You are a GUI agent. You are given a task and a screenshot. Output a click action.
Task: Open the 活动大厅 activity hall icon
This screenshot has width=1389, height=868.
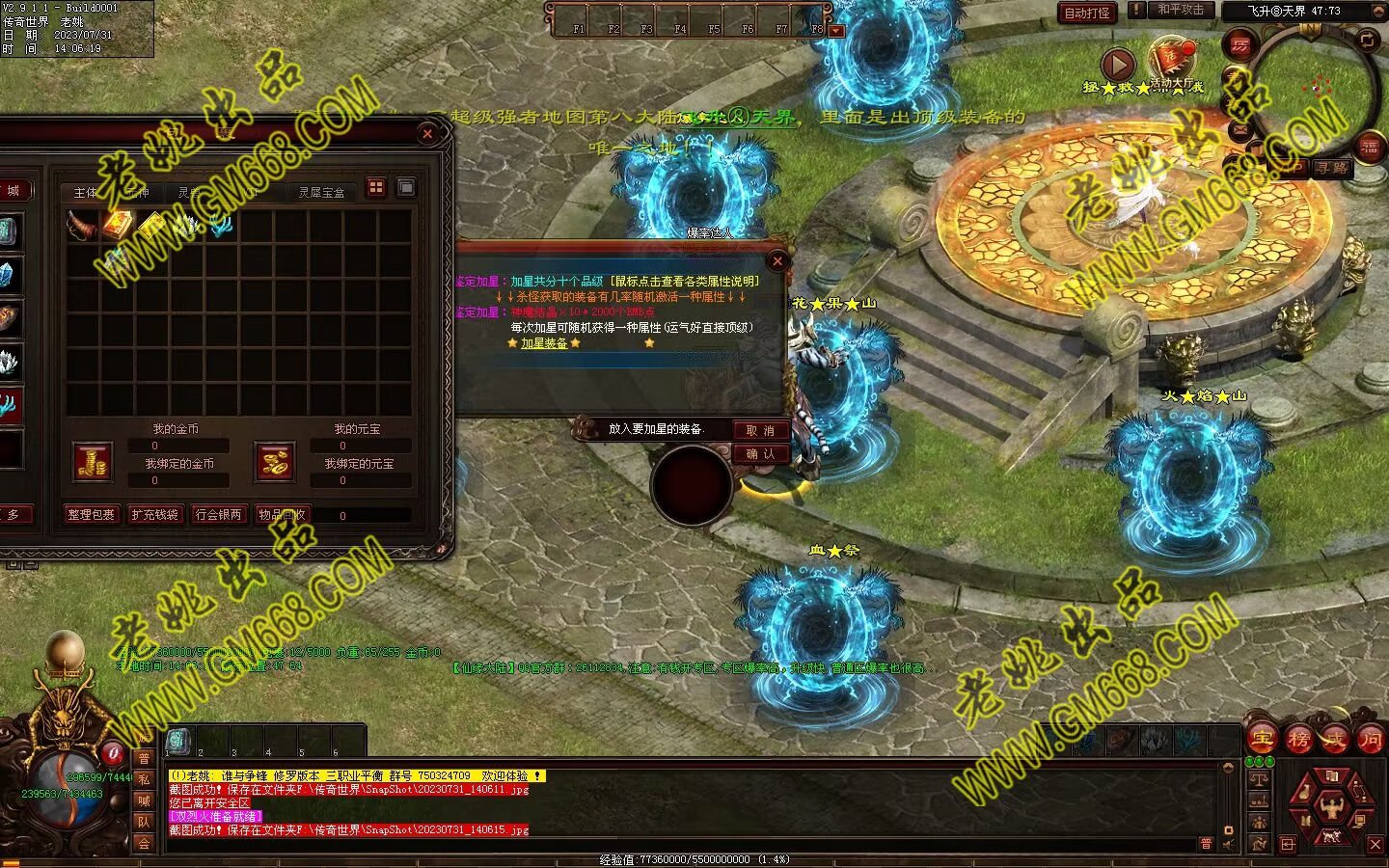(x=1171, y=60)
